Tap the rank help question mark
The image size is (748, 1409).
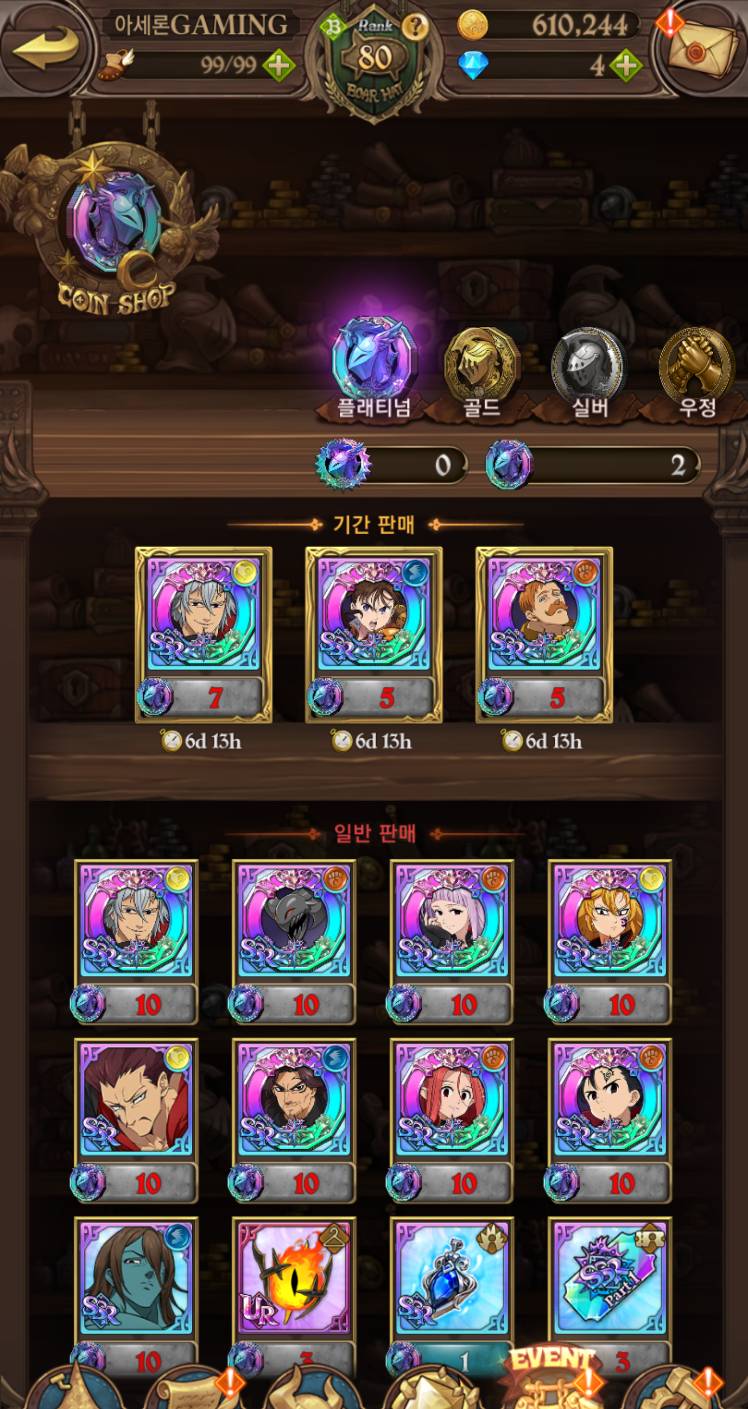click(x=416, y=26)
